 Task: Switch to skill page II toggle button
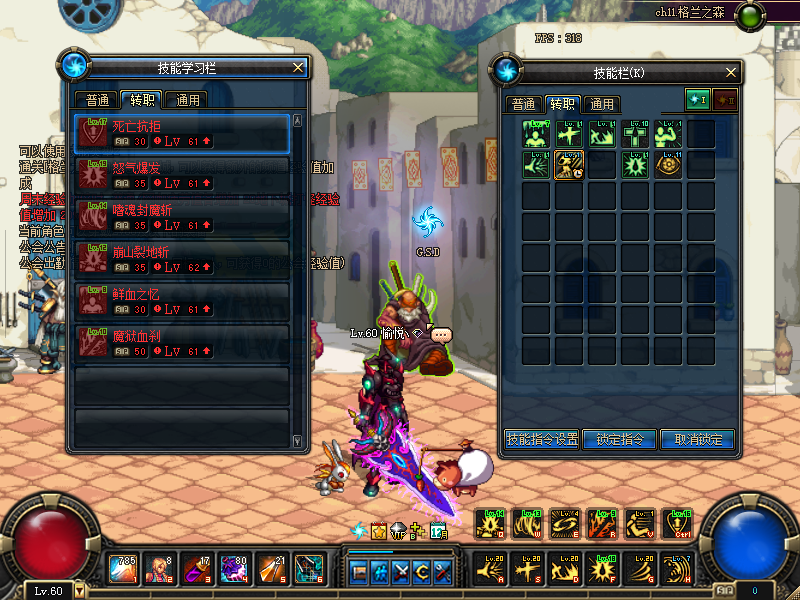tap(725, 99)
